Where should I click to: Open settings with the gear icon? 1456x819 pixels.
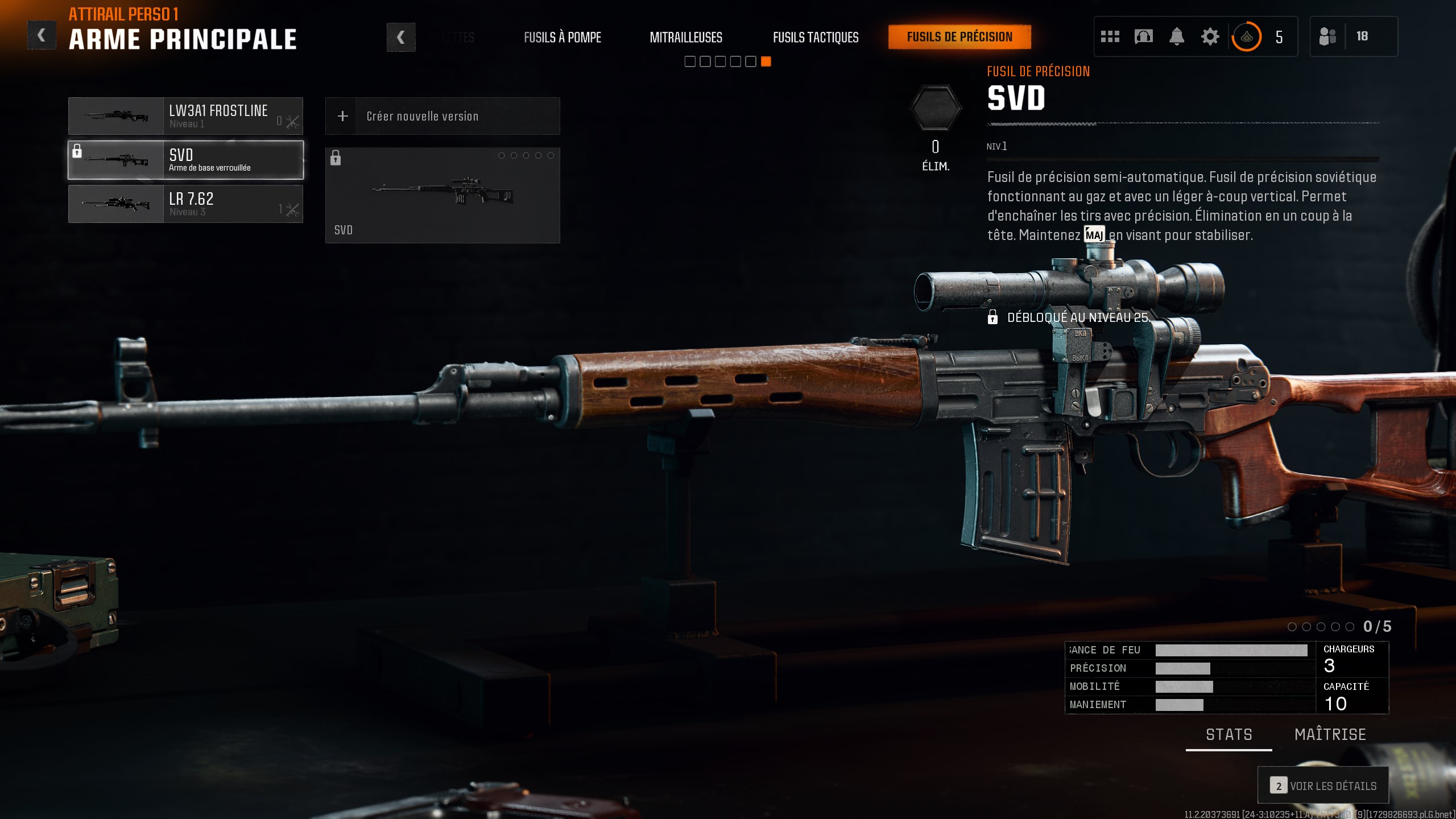coord(1210,36)
